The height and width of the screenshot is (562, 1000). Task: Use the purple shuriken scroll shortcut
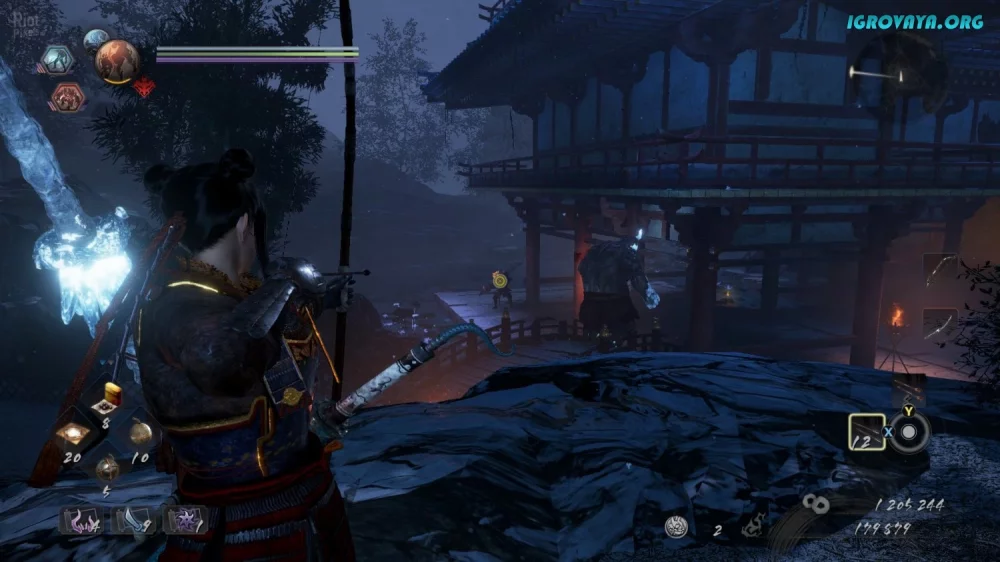tap(185, 520)
